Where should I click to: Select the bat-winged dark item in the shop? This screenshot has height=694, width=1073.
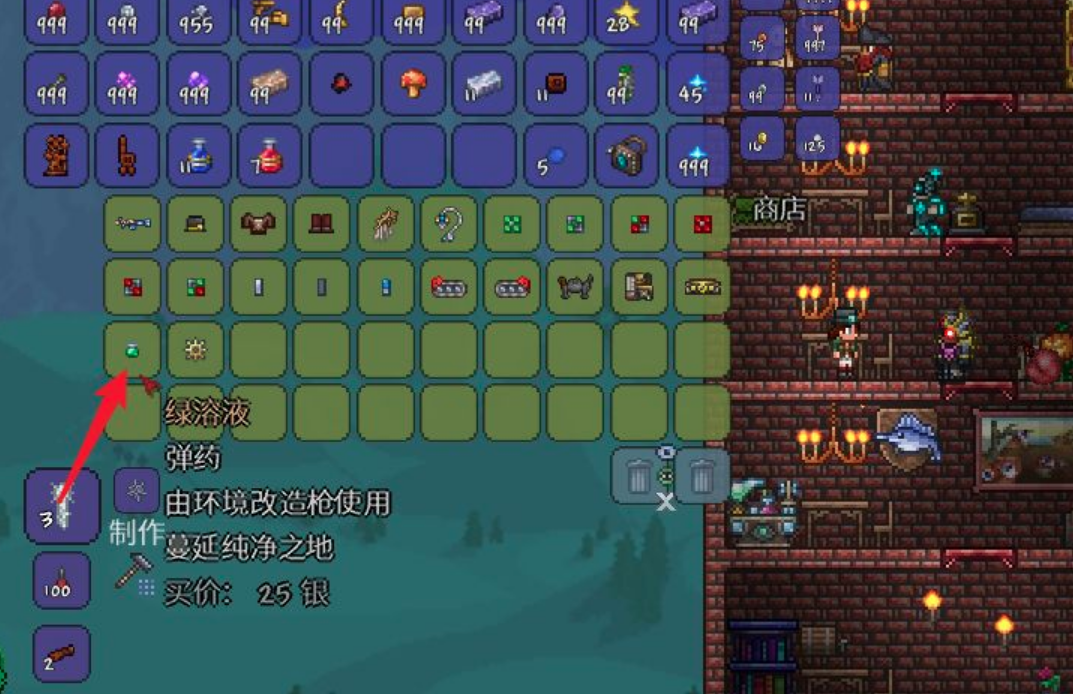click(575, 287)
